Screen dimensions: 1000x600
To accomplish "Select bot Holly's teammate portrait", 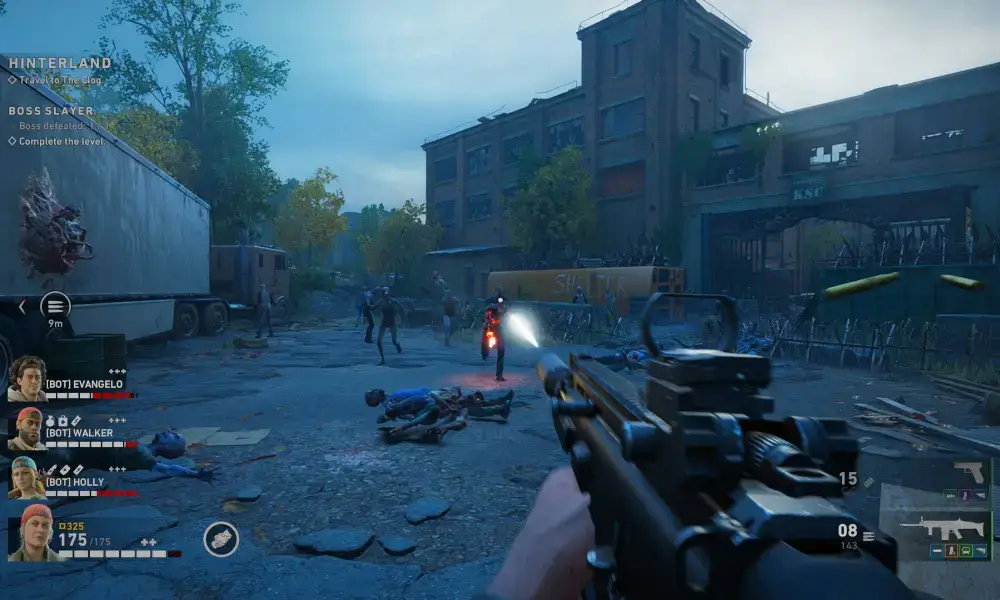I will coord(27,478).
